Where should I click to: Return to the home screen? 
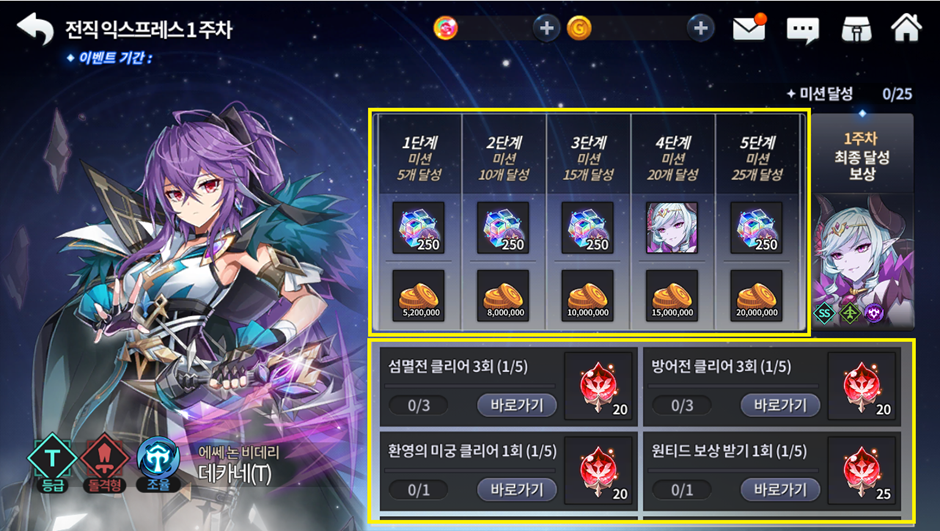tap(906, 28)
